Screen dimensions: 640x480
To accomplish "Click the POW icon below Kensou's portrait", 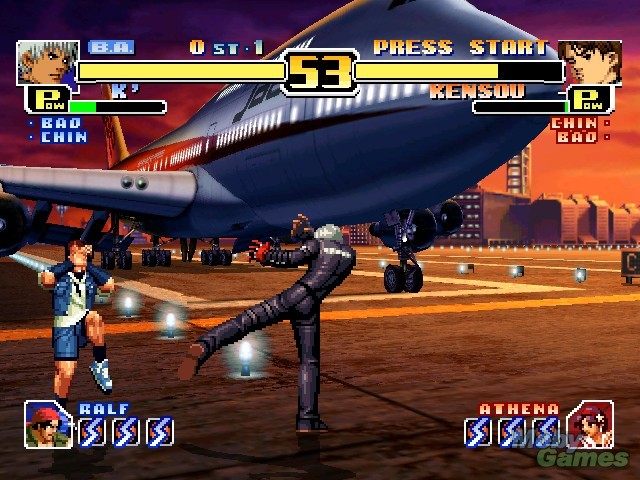I will click(x=591, y=100).
